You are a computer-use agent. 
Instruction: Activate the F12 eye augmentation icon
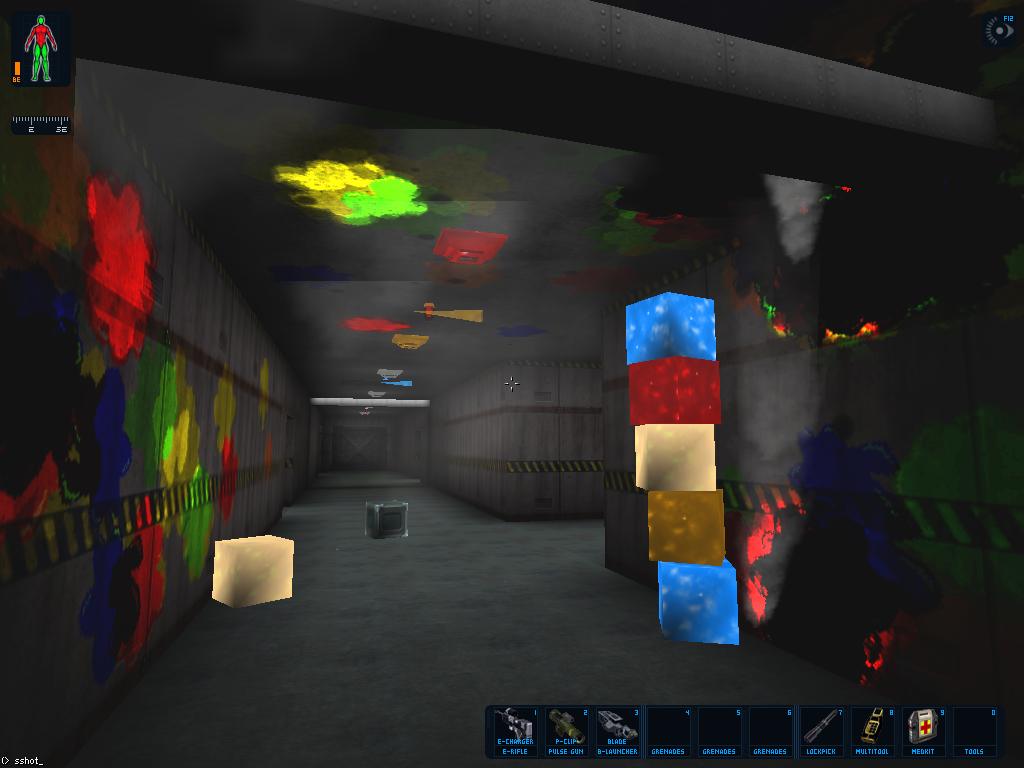pyautogui.click(x=999, y=31)
